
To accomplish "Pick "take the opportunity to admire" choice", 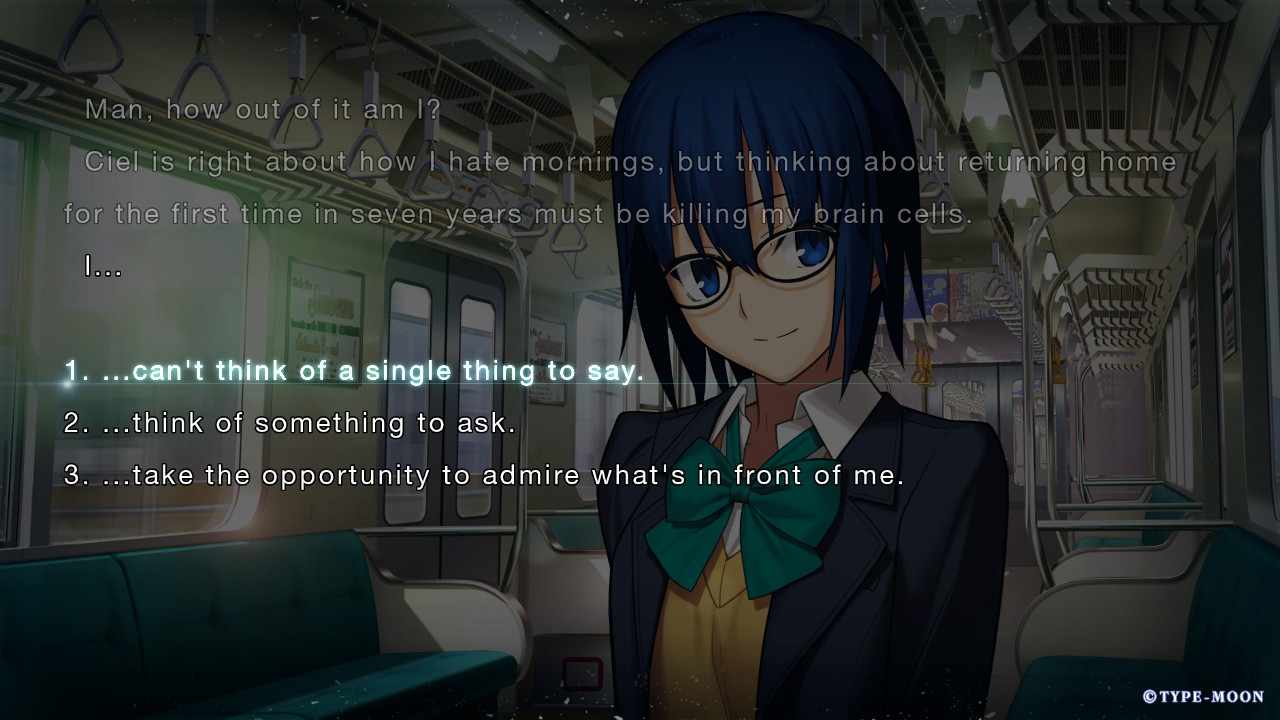I will [x=484, y=476].
